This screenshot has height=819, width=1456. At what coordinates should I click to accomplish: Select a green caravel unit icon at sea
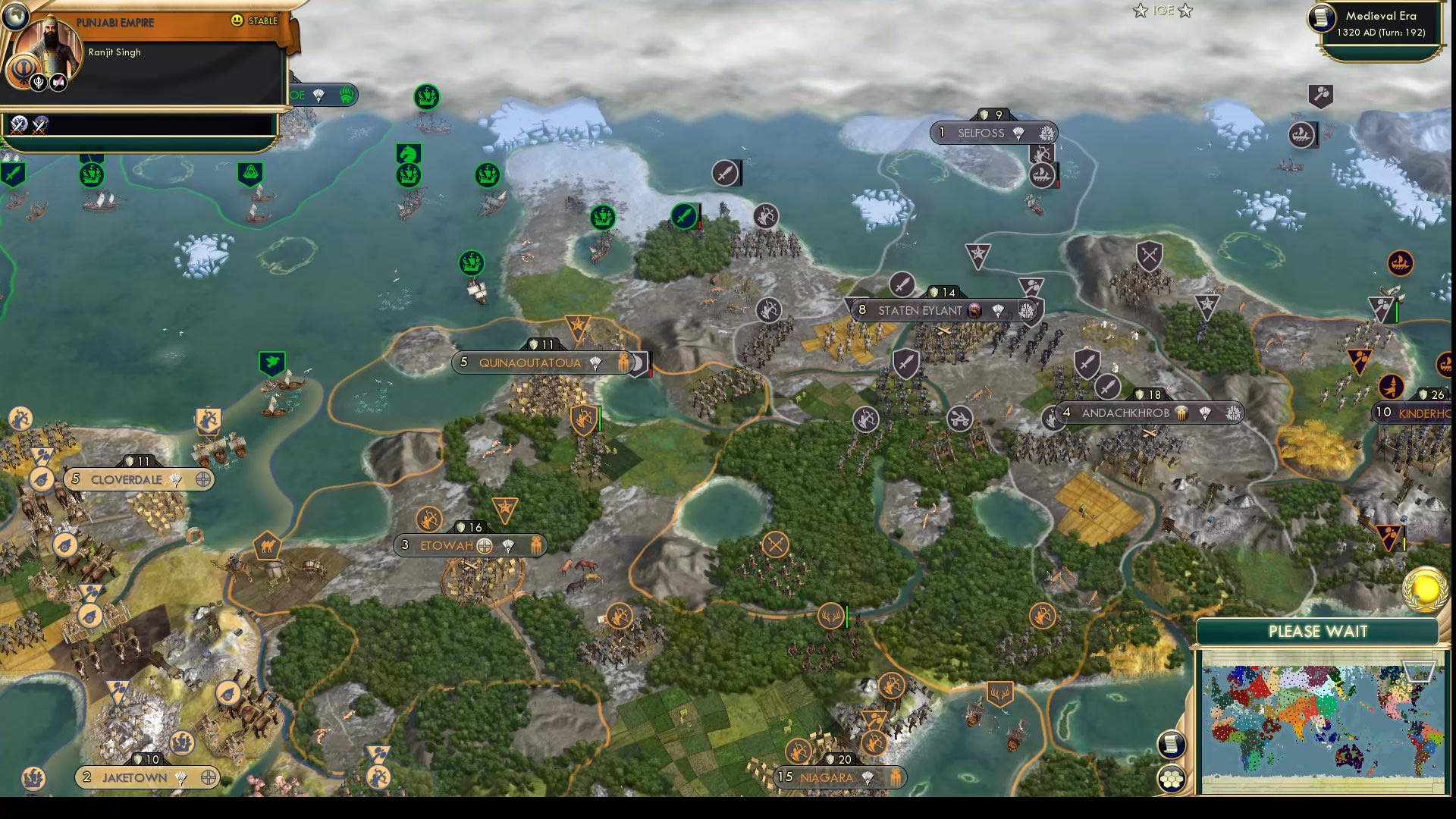426,98
